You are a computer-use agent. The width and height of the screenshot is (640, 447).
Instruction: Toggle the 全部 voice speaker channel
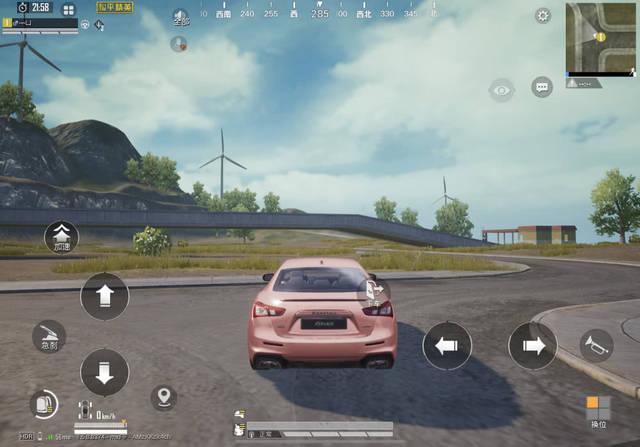pos(180,17)
